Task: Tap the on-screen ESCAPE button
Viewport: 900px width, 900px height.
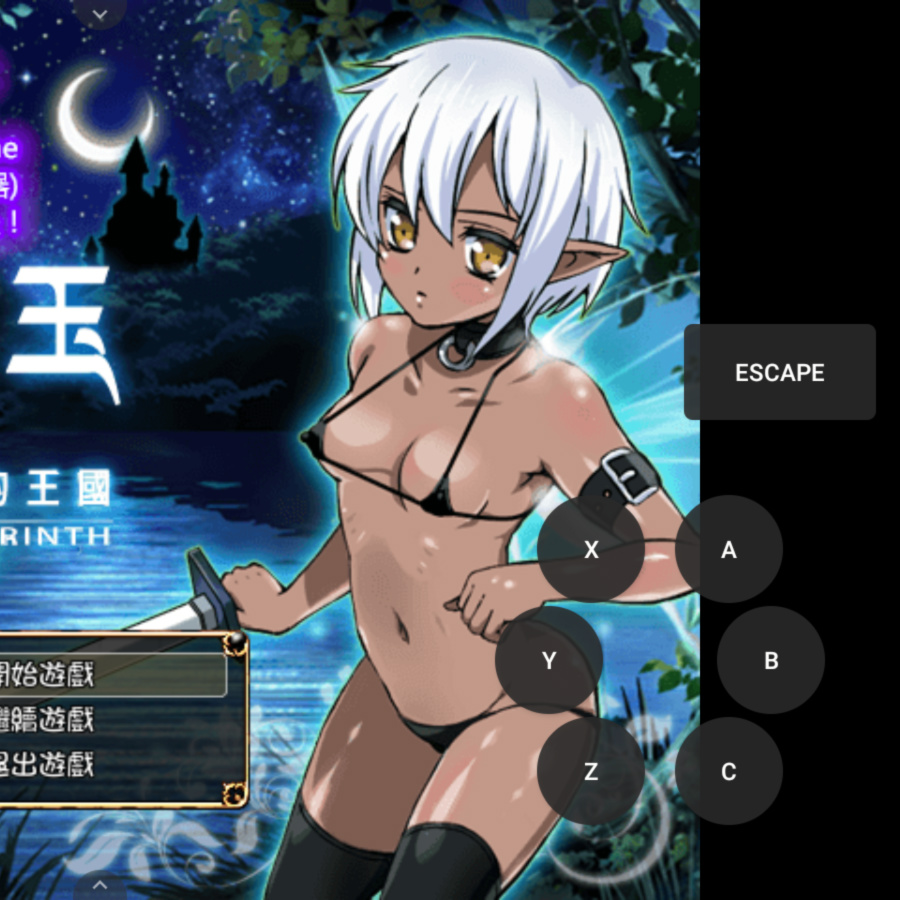Action: click(x=779, y=372)
